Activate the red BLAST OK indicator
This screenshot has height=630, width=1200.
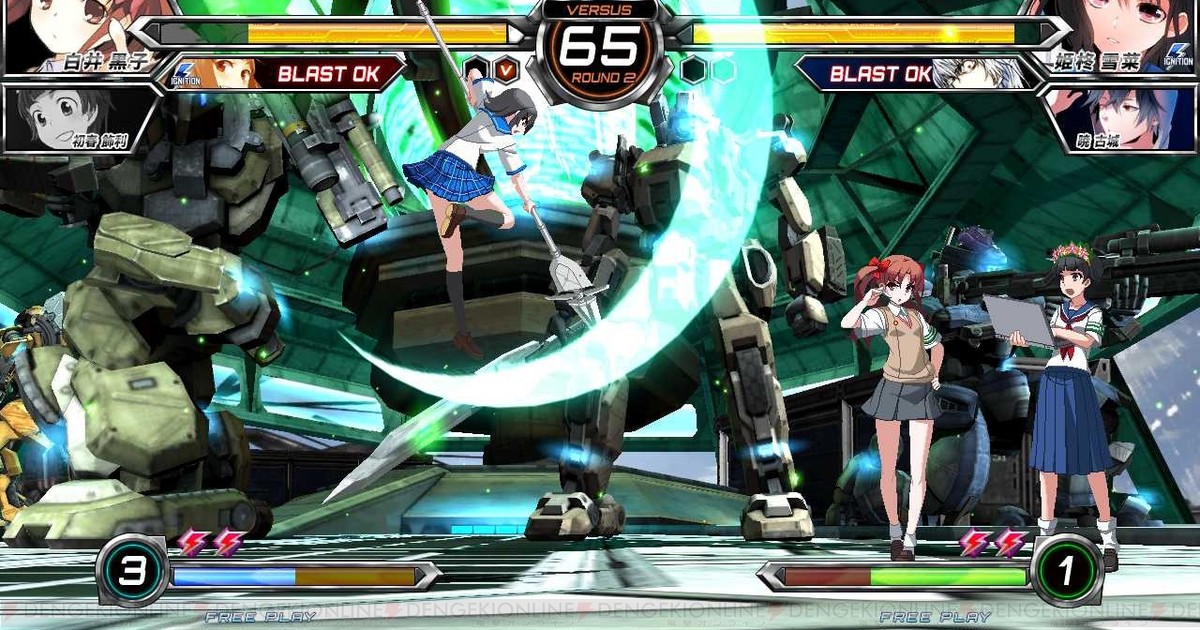click(x=325, y=73)
